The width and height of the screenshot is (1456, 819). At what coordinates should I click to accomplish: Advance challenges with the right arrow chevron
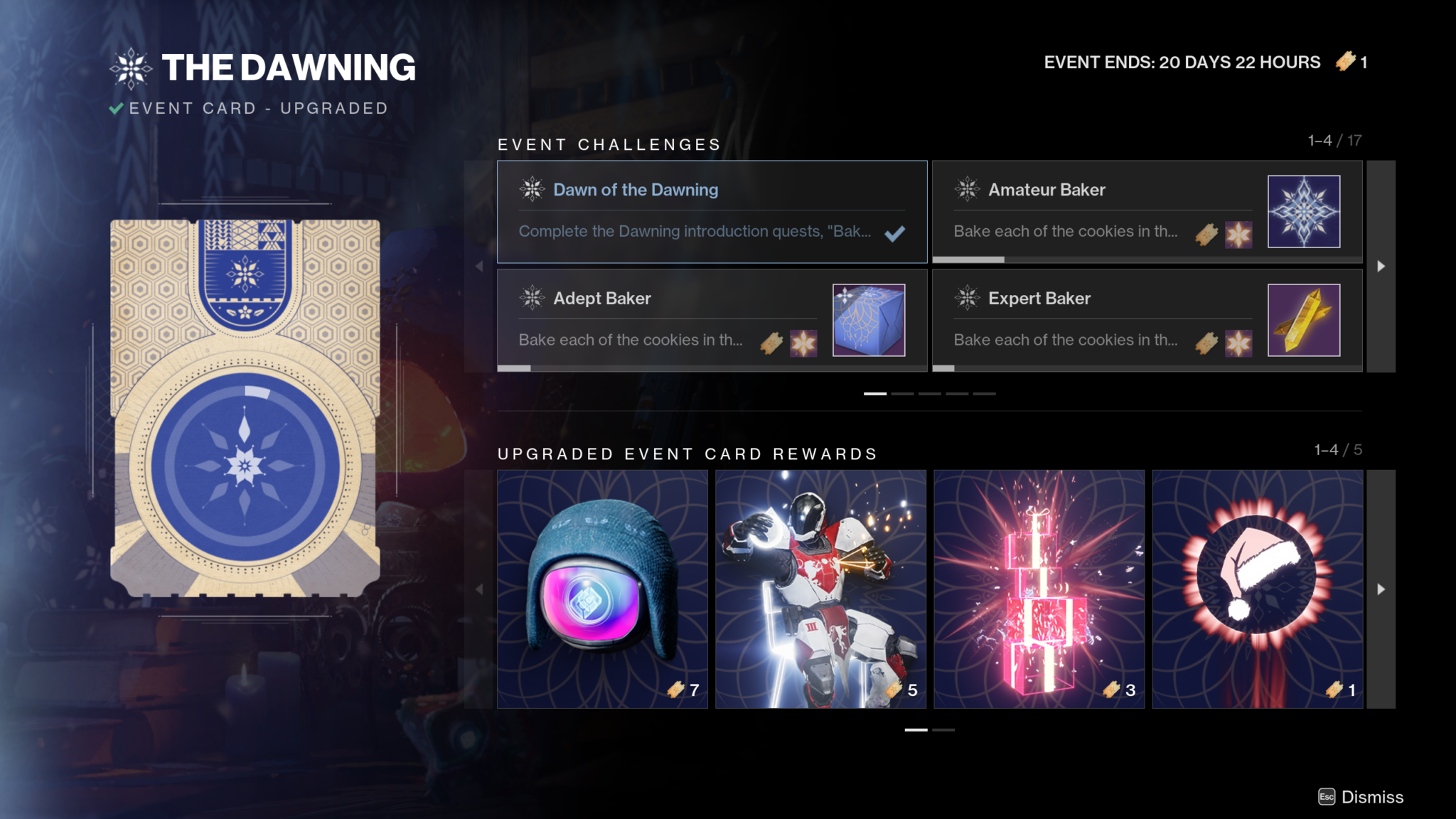point(1381,267)
